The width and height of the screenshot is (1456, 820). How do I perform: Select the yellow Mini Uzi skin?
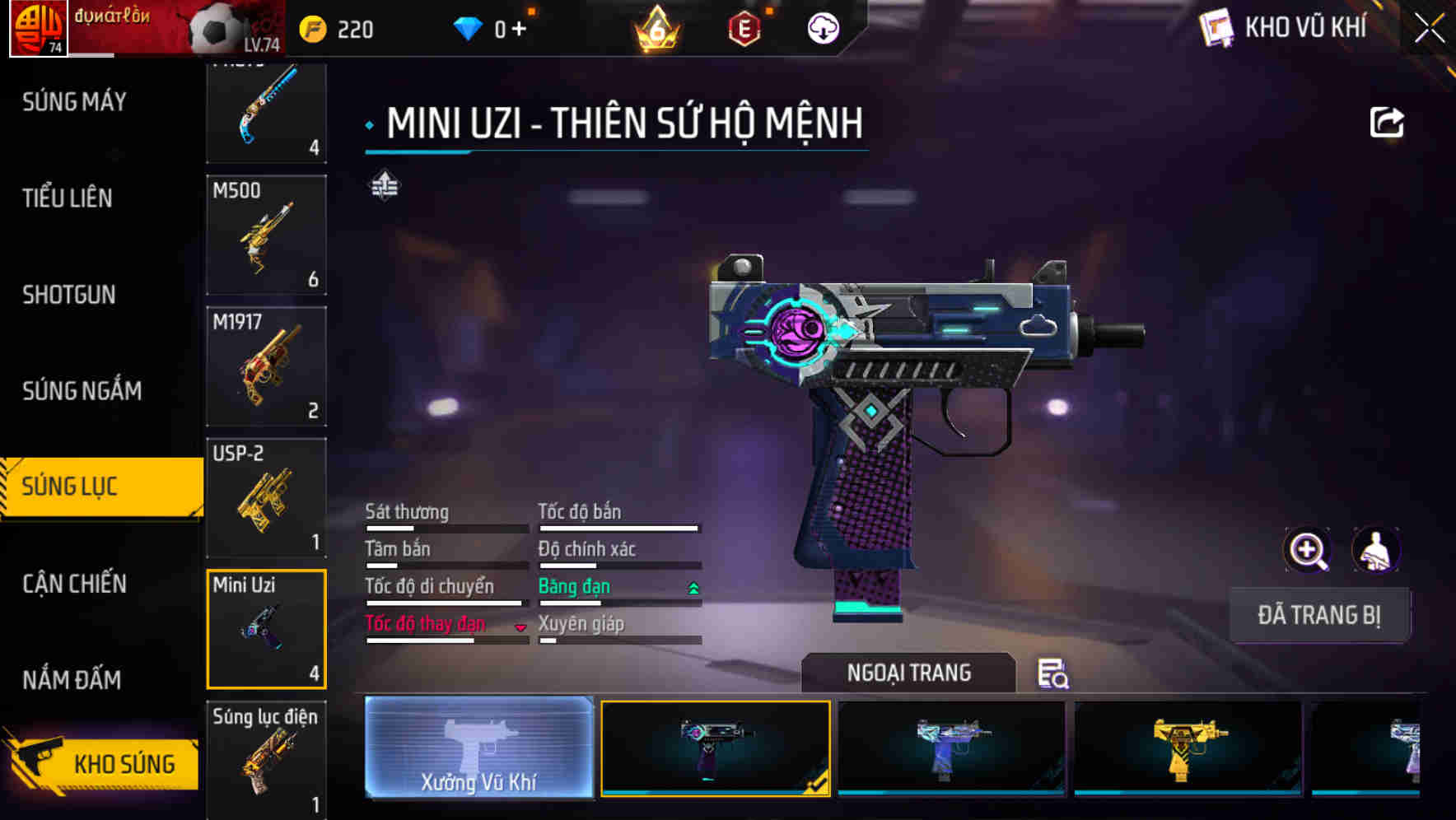1188,748
